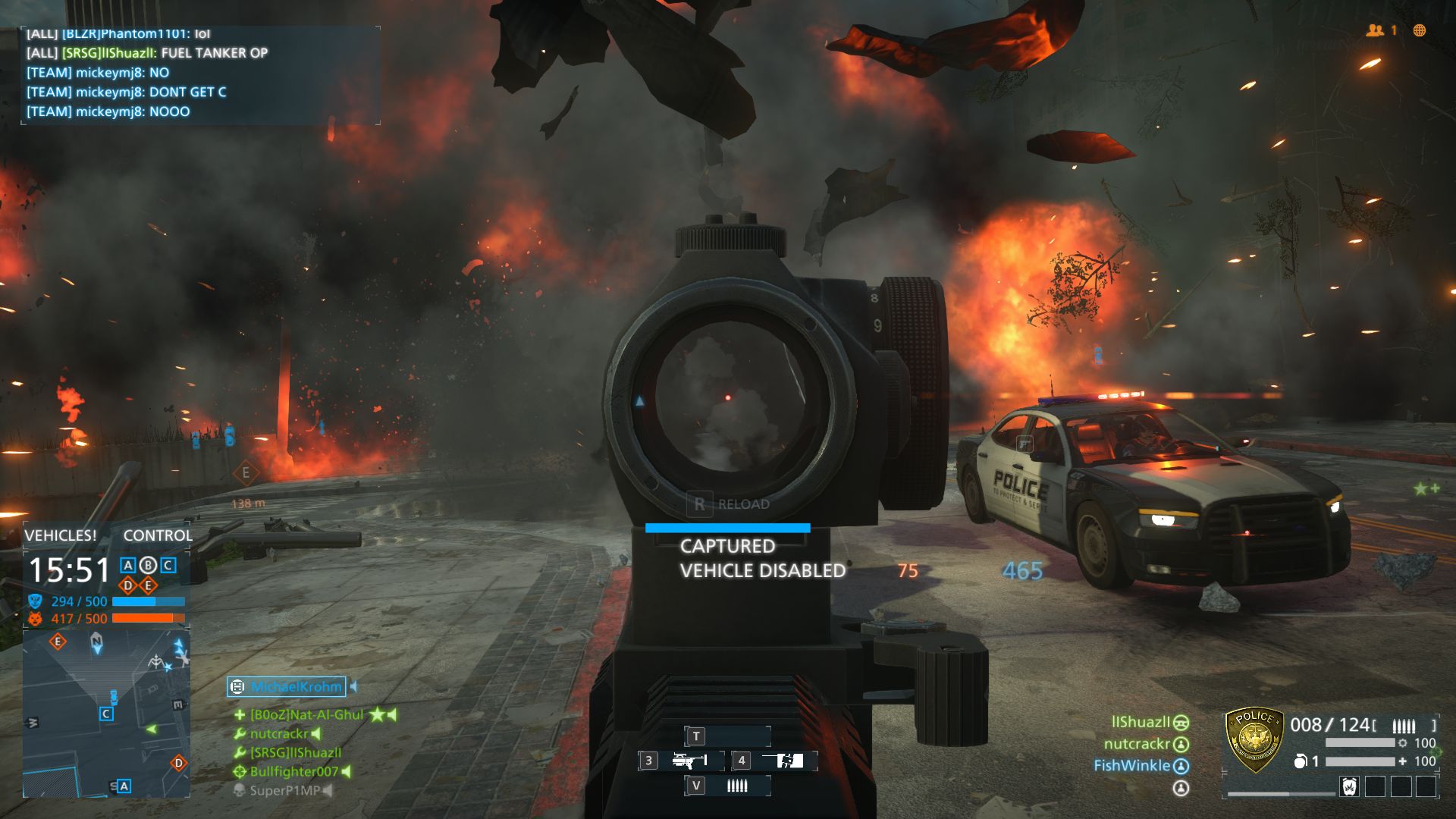Select objective B flag icon beside the timer
The width and height of the screenshot is (1456, 819).
pos(148,565)
